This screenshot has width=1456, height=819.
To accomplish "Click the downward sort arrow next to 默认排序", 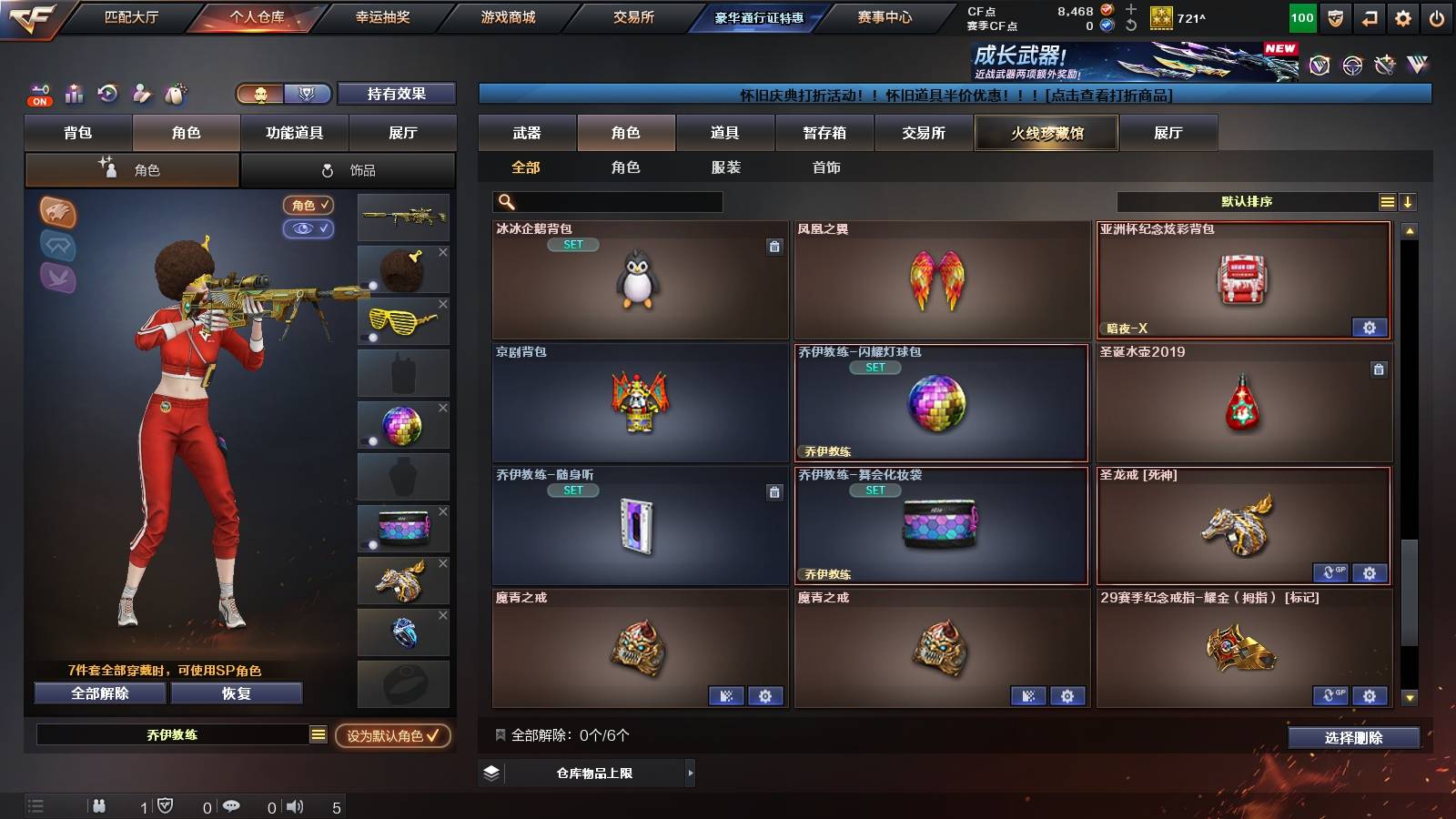I will click(1410, 200).
